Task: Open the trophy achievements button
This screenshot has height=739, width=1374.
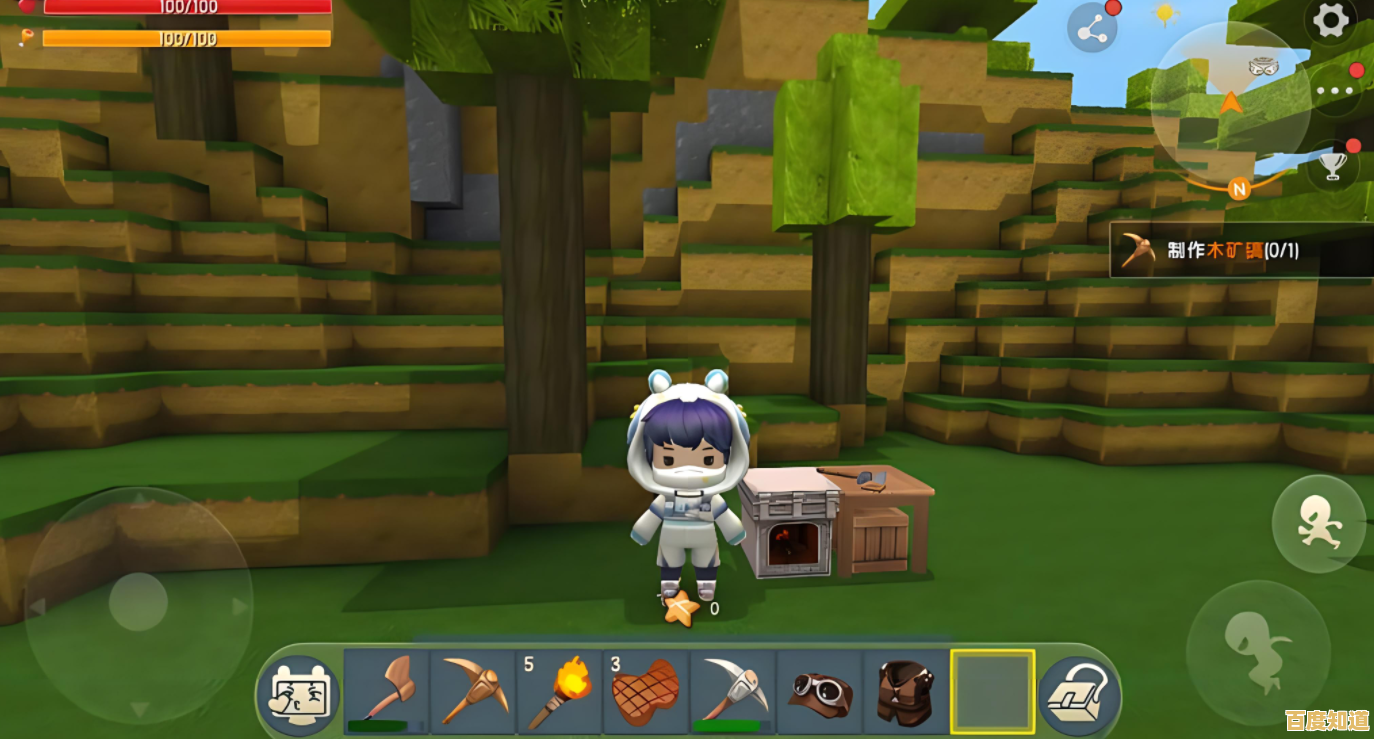Action: point(1333,164)
